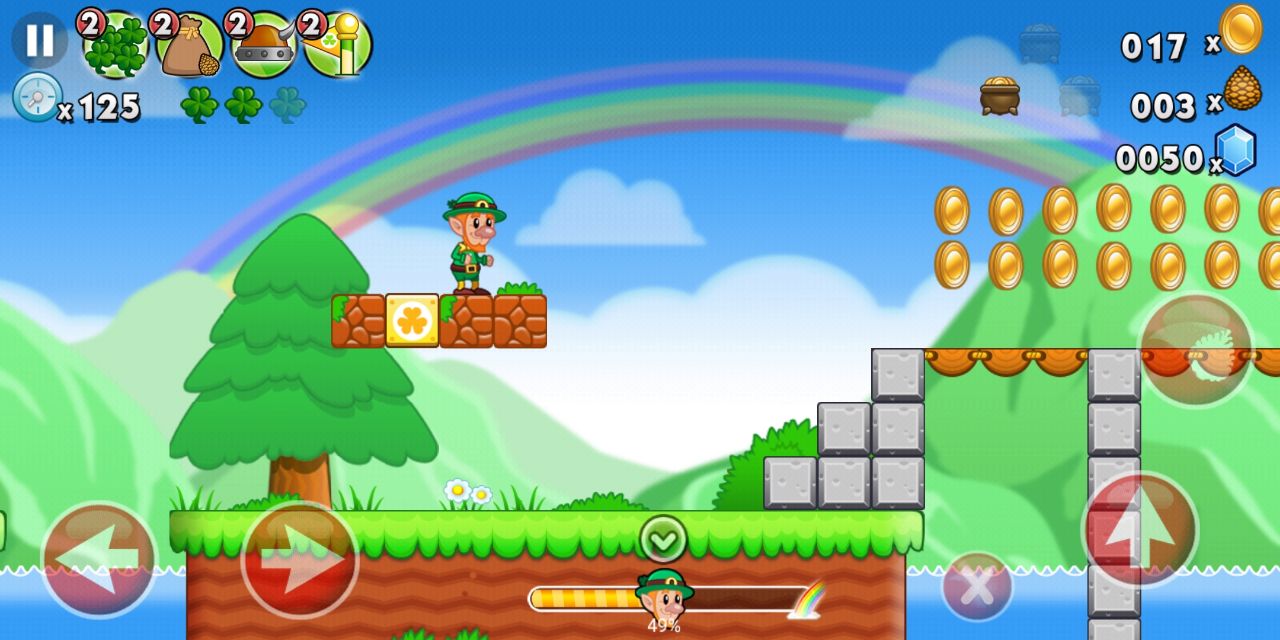Tap the up arrow jump button
1280x640 pixels.
pos(1140,530)
